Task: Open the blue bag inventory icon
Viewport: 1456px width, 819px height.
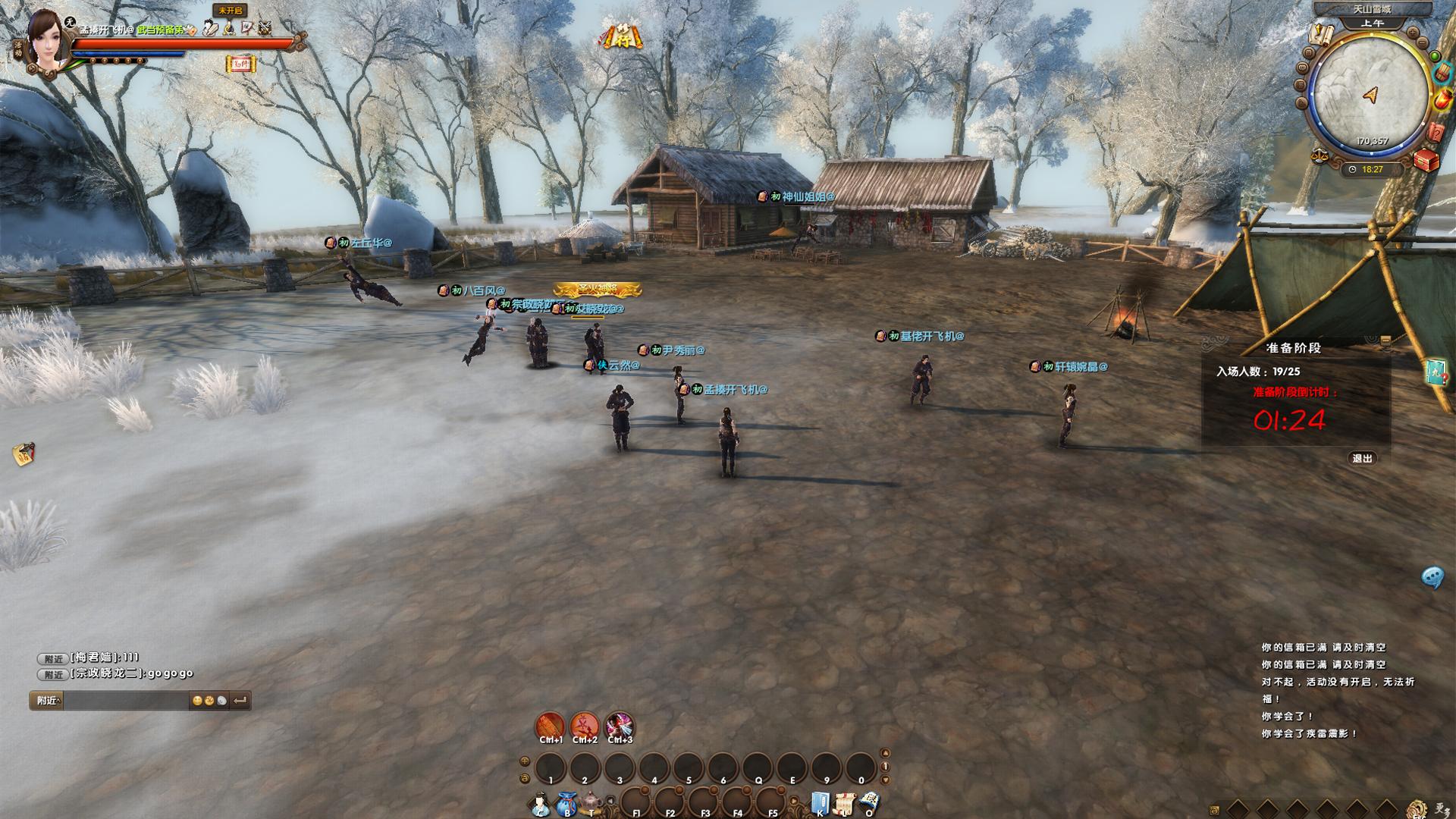Action: coord(566,804)
